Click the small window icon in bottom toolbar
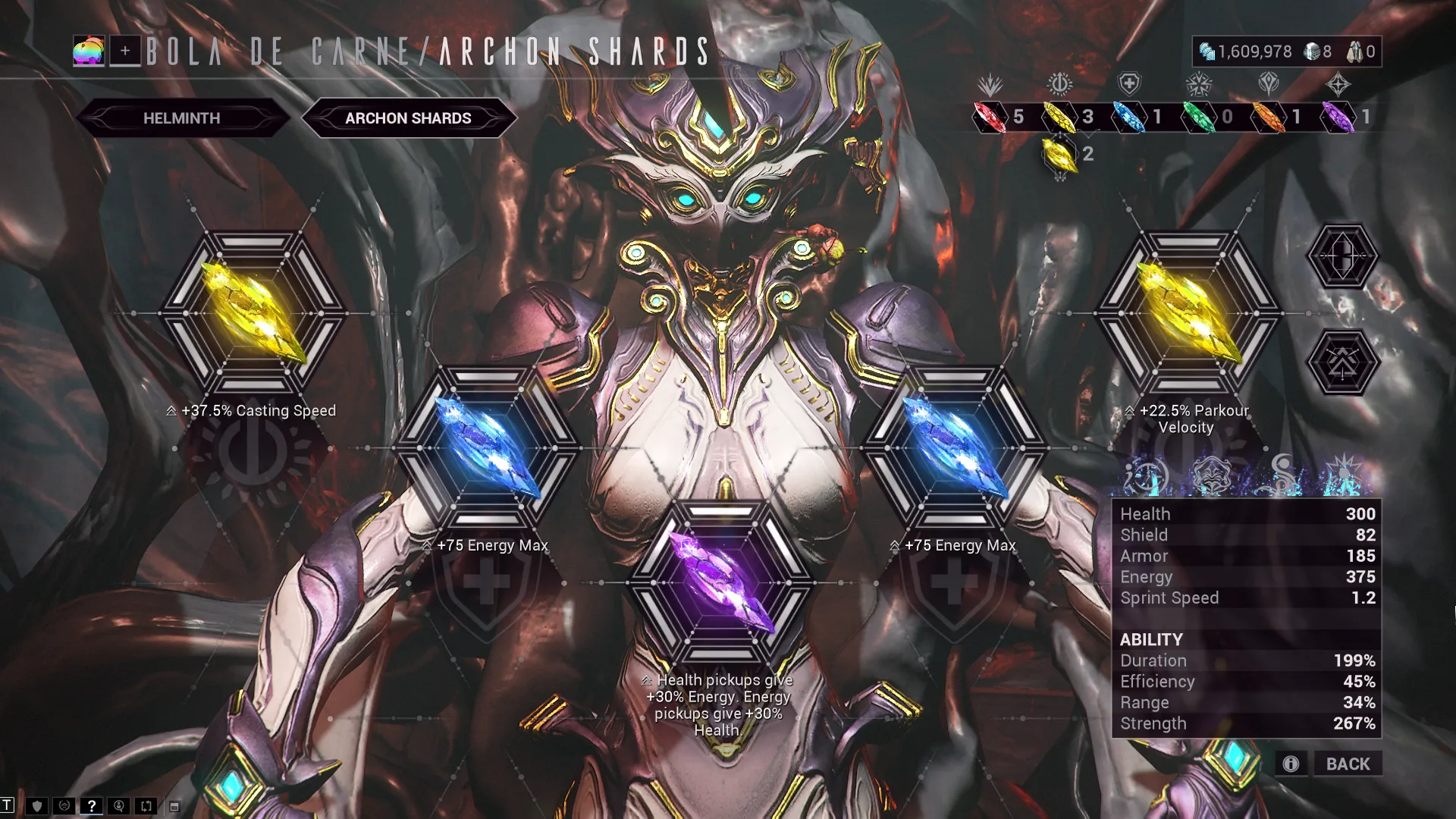The height and width of the screenshot is (819, 1456). click(174, 807)
